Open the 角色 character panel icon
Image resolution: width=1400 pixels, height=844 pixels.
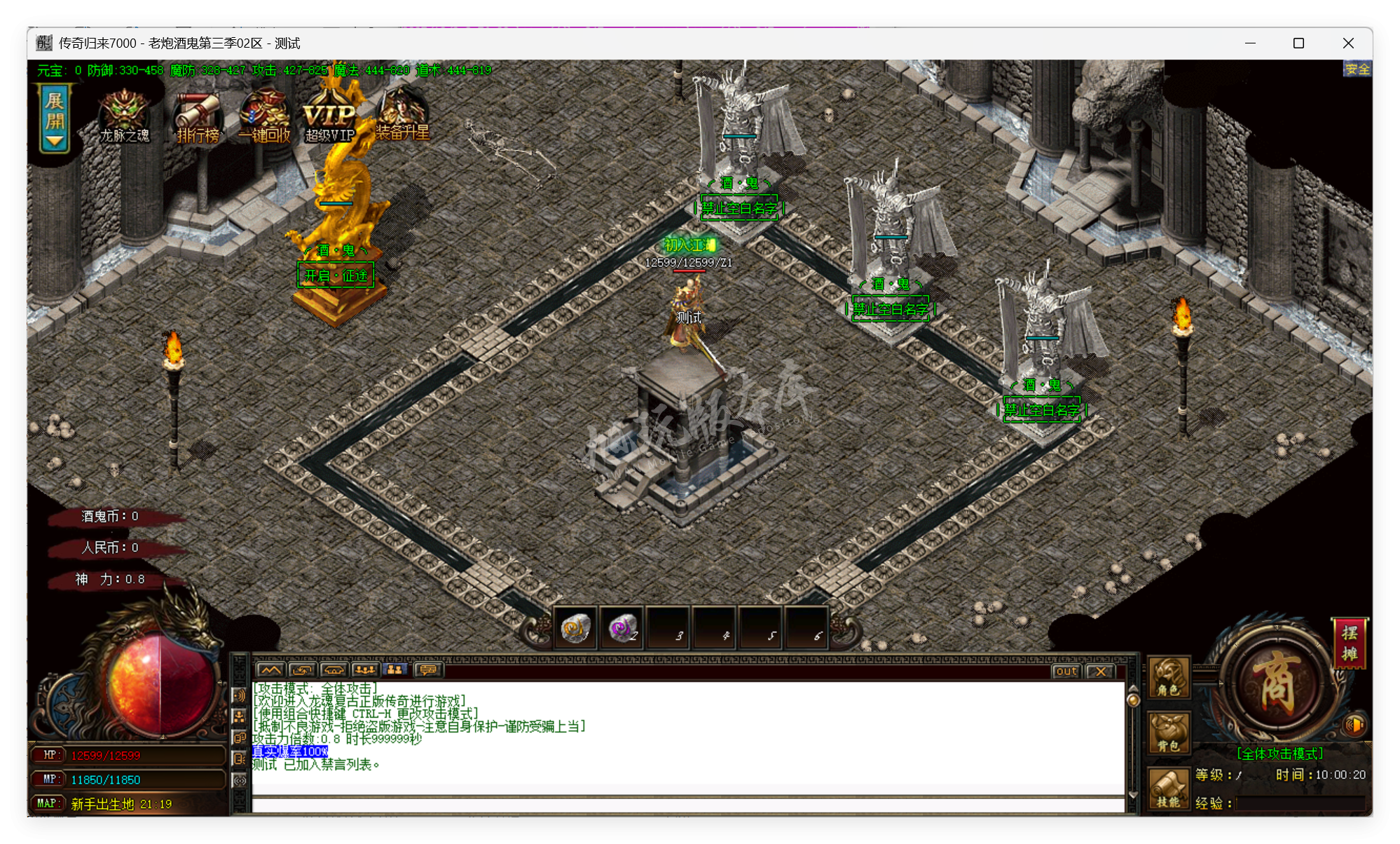pyautogui.click(x=1169, y=679)
